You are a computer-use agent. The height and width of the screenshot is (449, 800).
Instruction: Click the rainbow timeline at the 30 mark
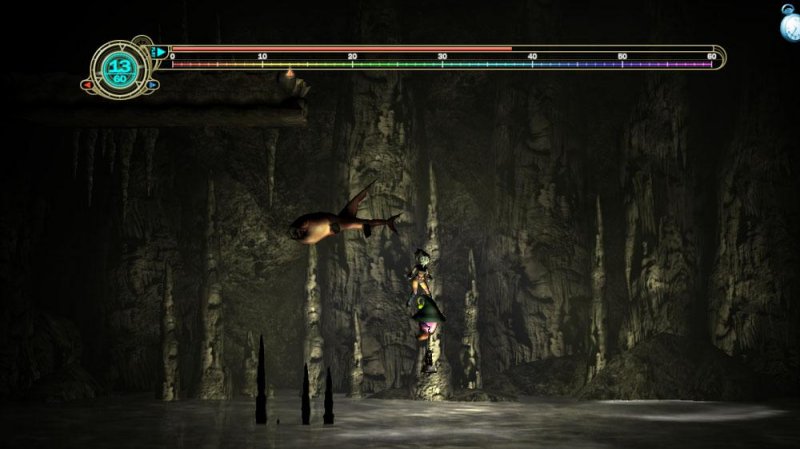click(442, 65)
